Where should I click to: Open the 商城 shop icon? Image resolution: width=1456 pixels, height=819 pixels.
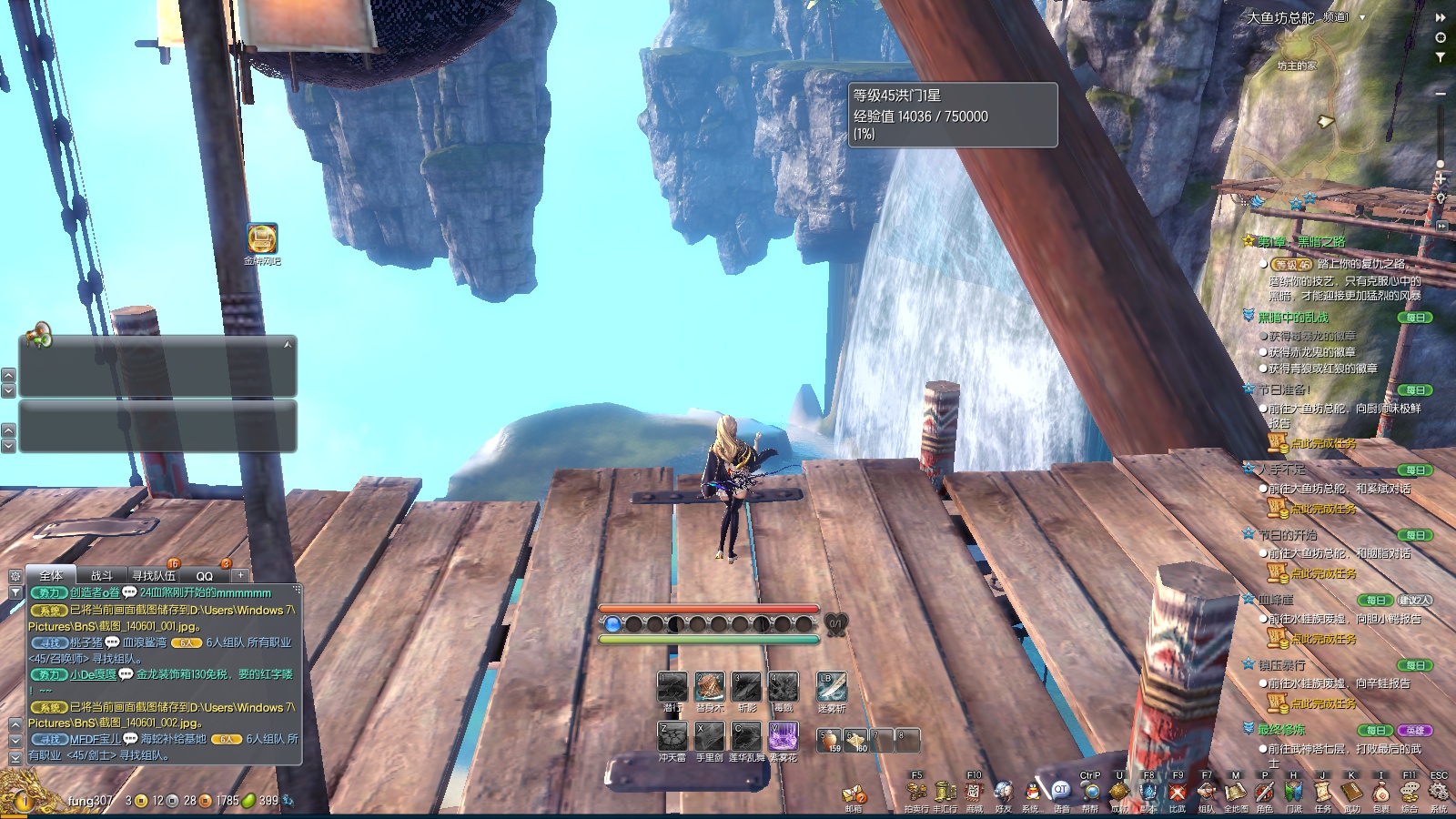click(974, 793)
